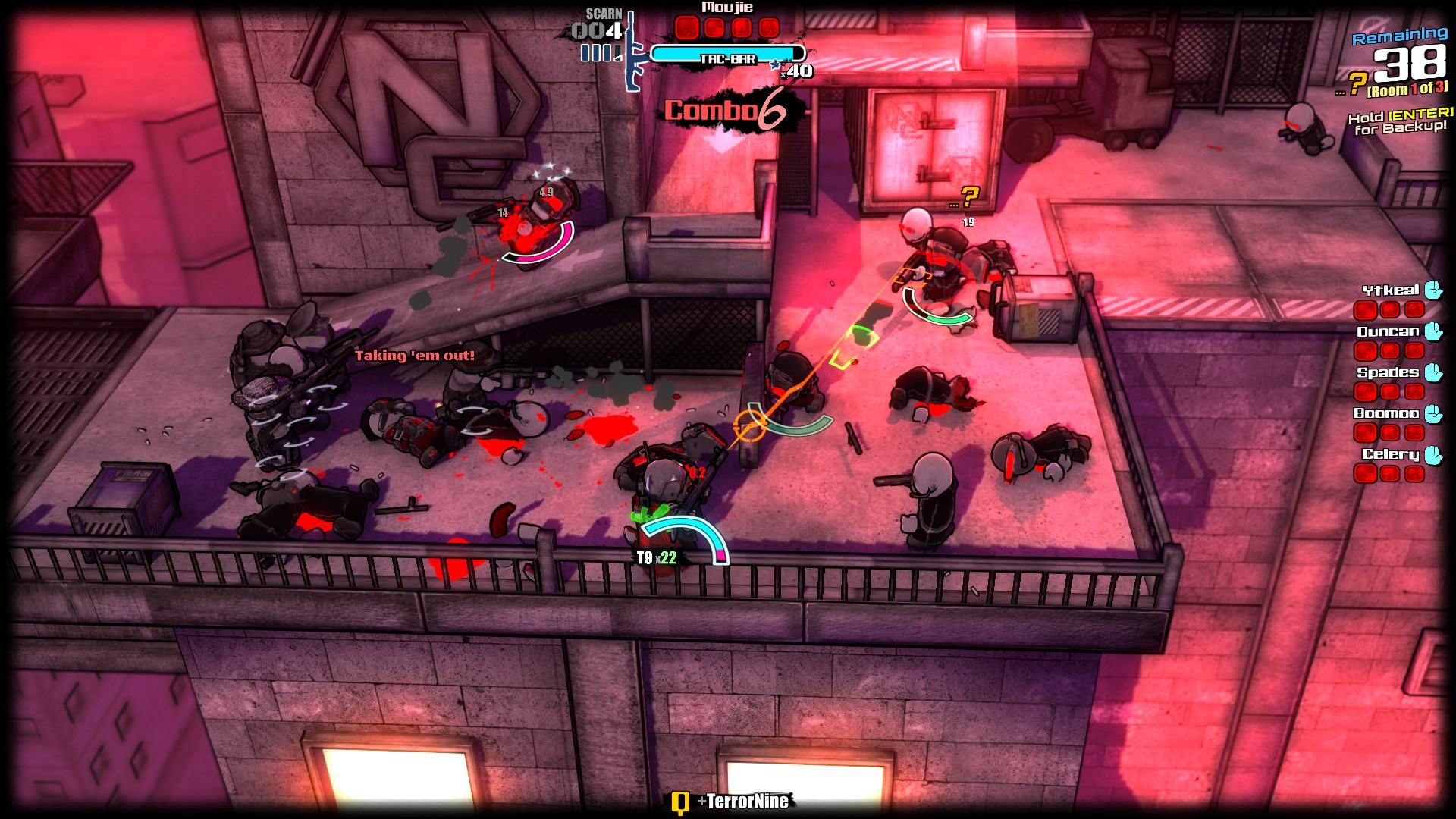Choose Spades from the squad list
The height and width of the screenshot is (819, 1456).
point(1388,372)
